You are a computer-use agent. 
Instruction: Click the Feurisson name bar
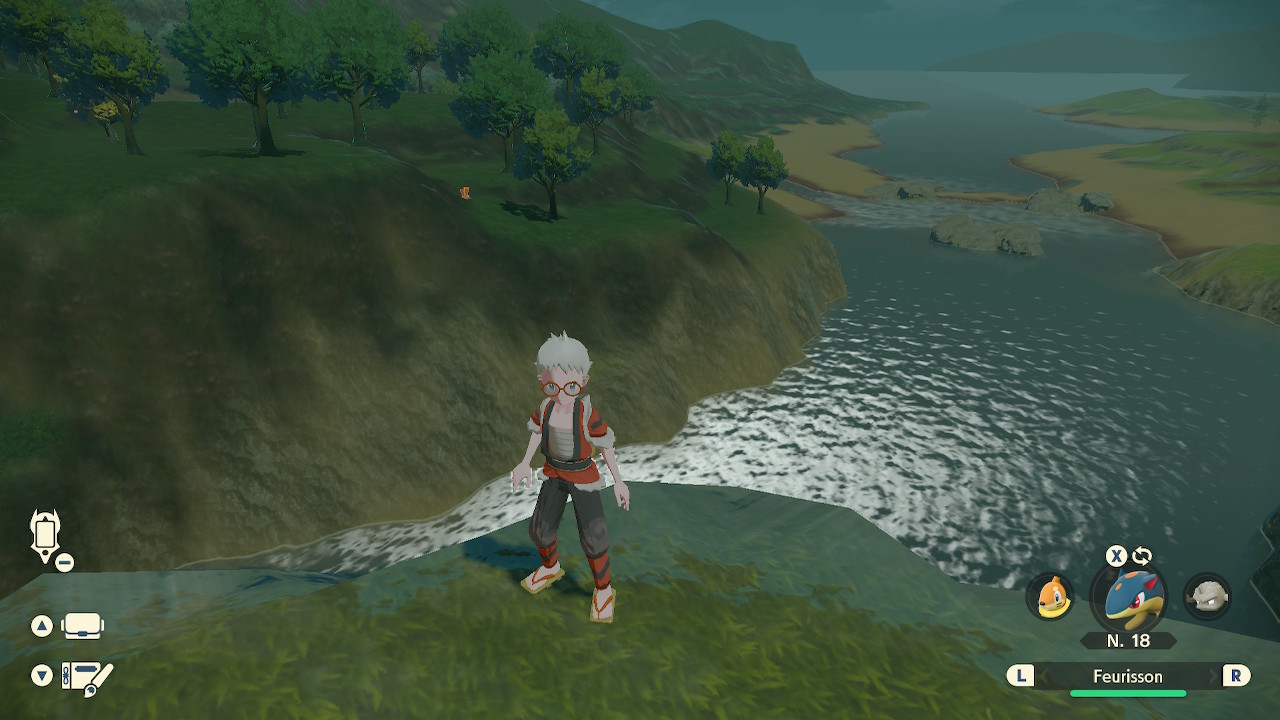pos(1127,676)
